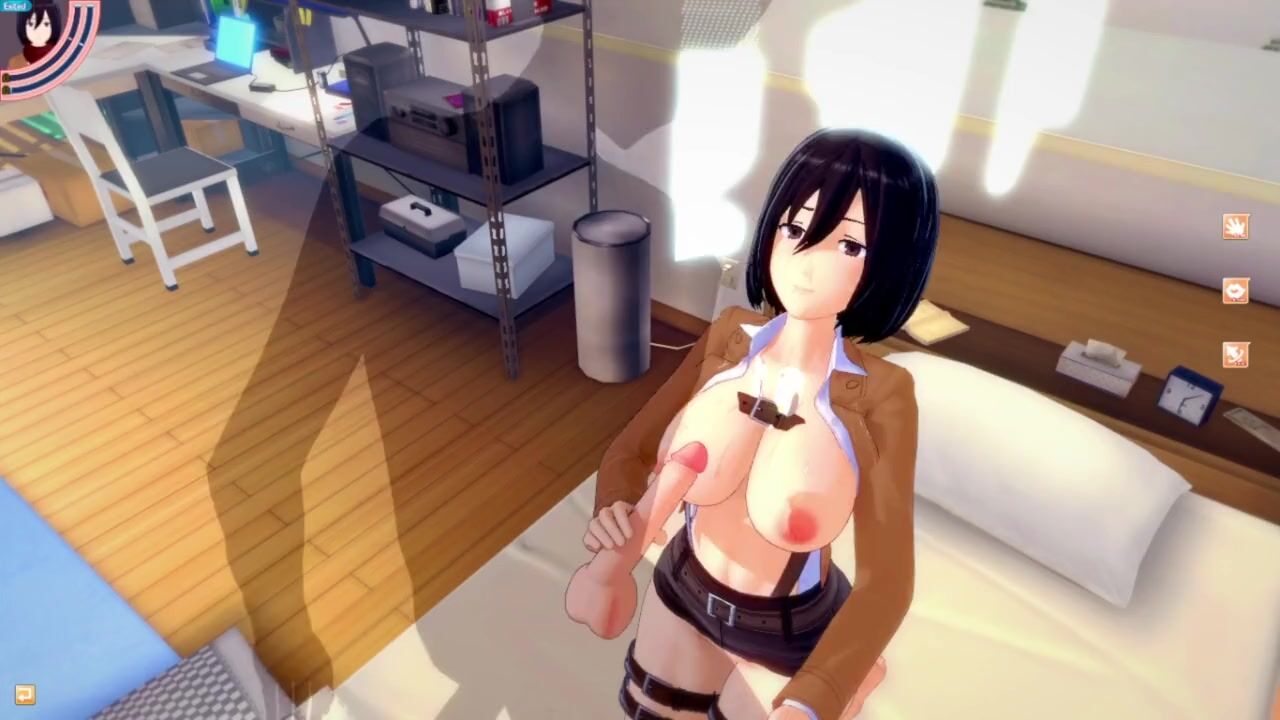Click the orange return arrow button
Screen dimensions: 1280x720
point(25,694)
